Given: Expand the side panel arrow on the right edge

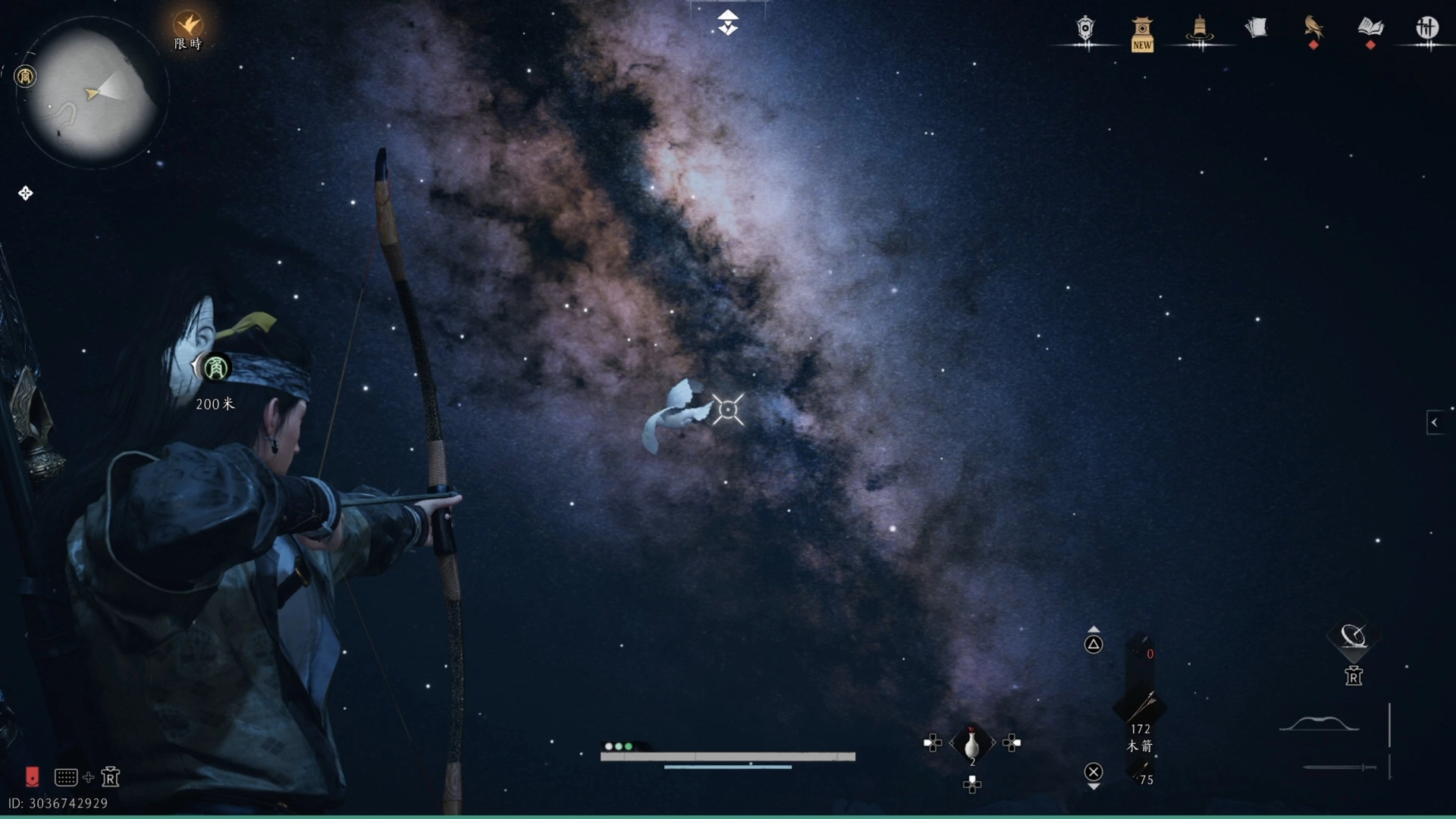Looking at the screenshot, I should click(1434, 422).
